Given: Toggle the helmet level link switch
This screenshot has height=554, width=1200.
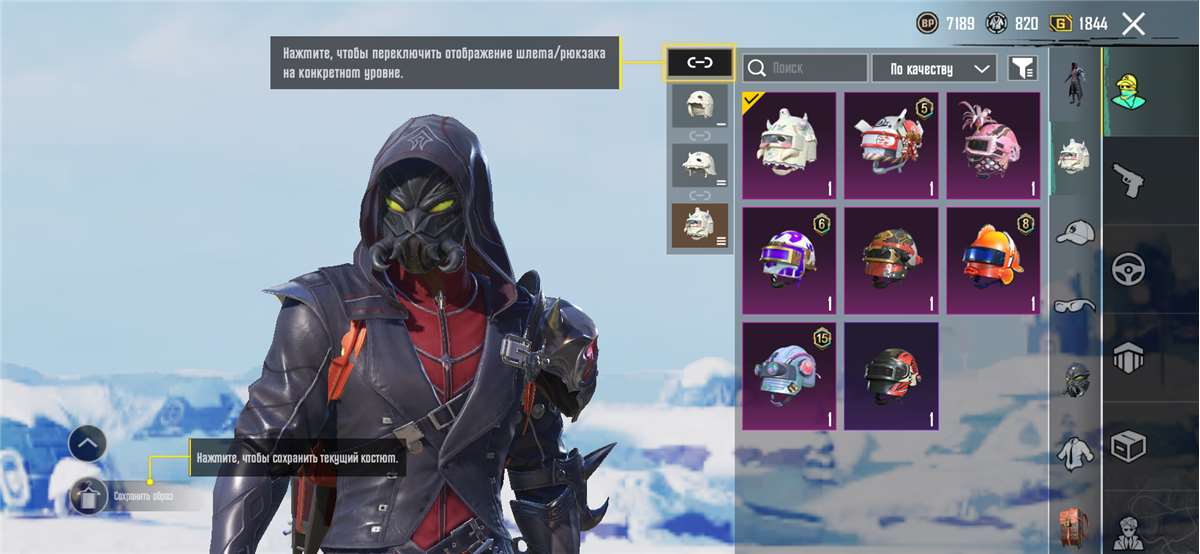Looking at the screenshot, I should (699, 63).
